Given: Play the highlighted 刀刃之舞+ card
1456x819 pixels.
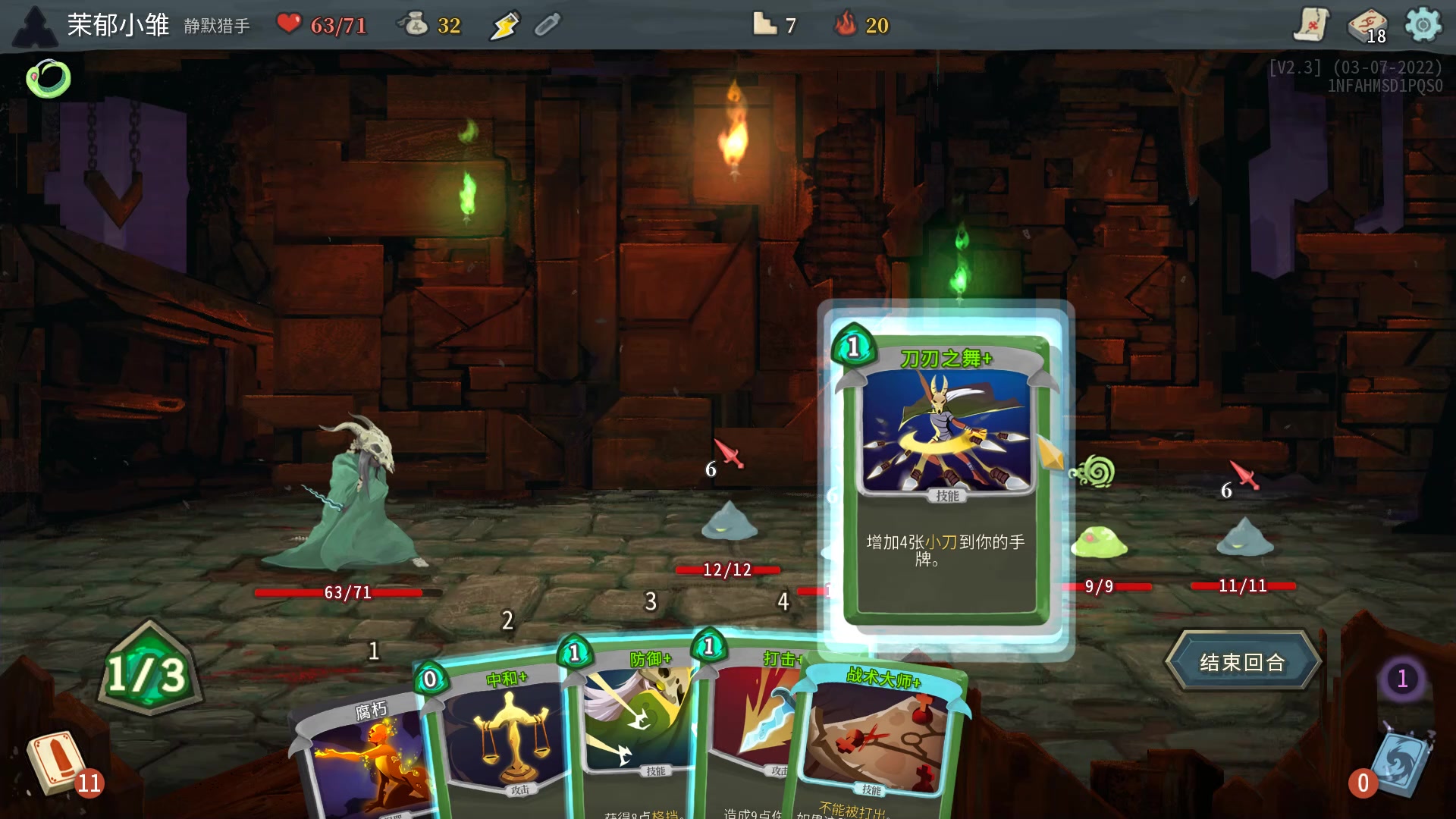Looking at the screenshot, I should pos(945,470).
